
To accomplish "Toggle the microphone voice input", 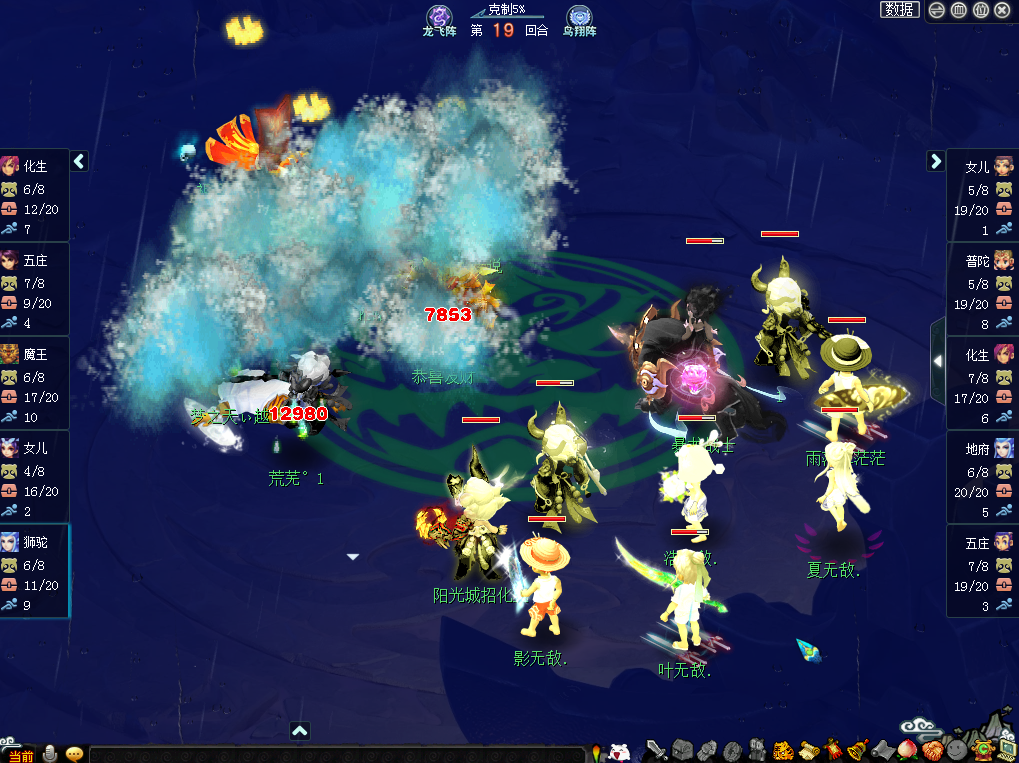I will tap(50, 754).
